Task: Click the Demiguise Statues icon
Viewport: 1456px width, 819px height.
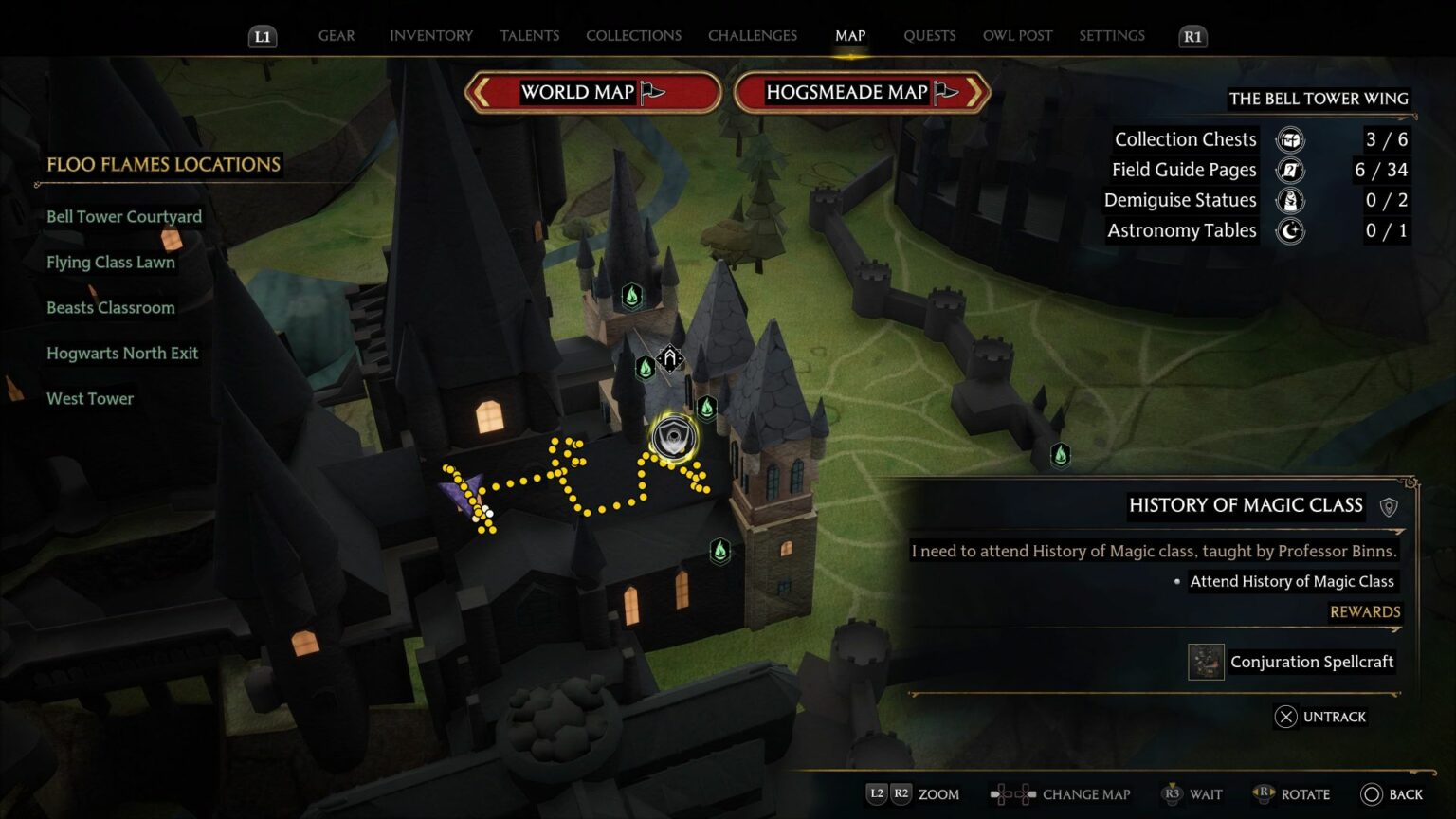Action: pyautogui.click(x=1290, y=200)
